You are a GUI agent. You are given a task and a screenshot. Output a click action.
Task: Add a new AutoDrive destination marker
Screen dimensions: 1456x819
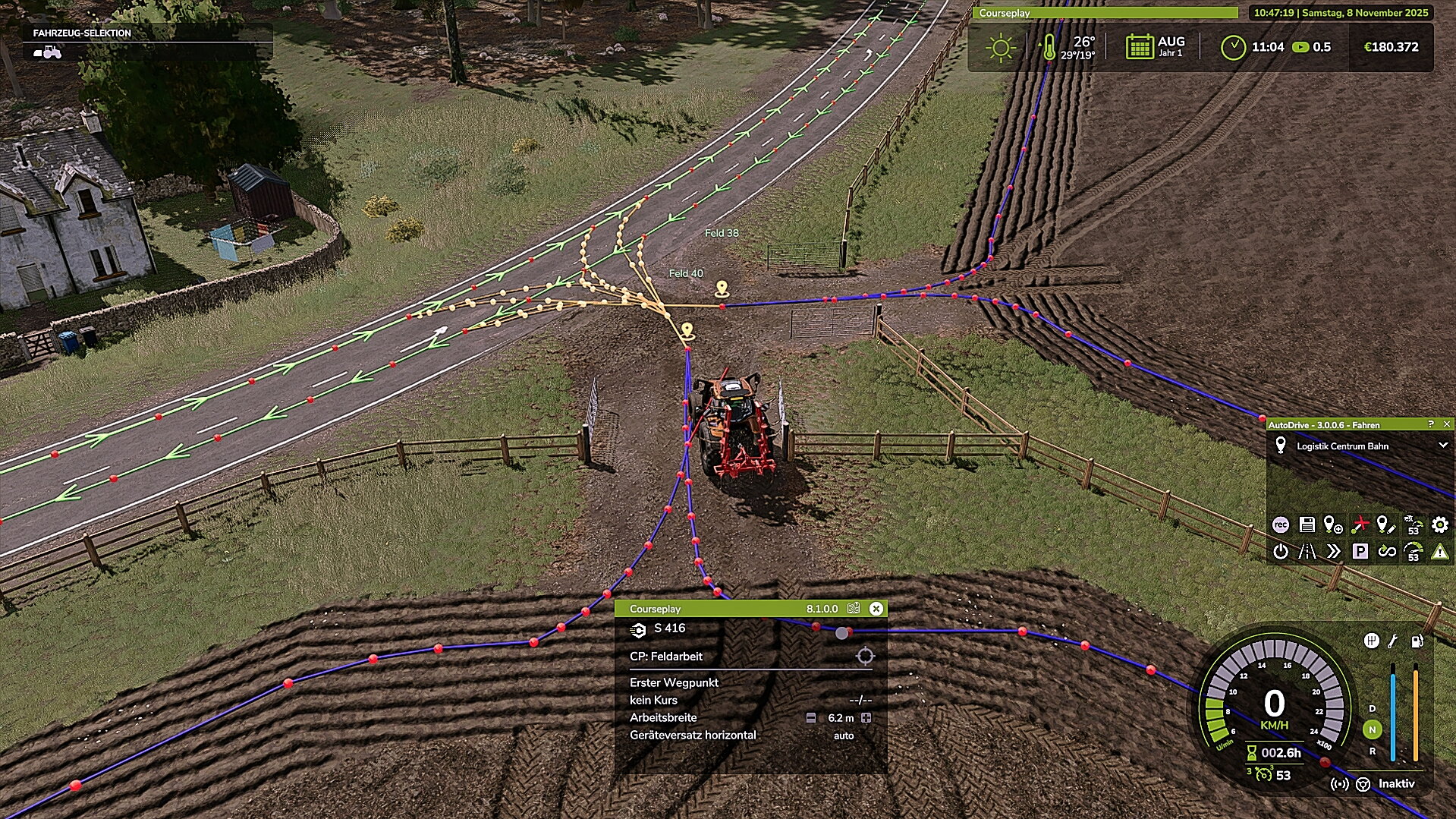[1333, 524]
